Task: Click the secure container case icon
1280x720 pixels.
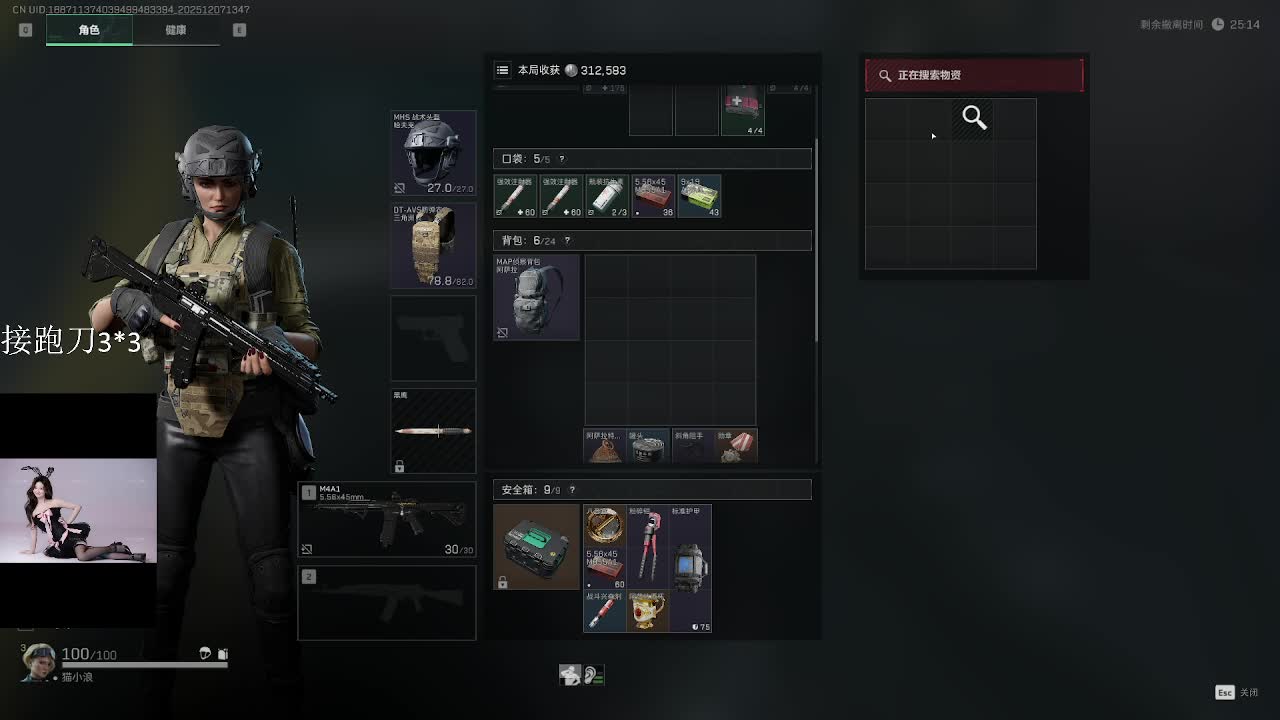Action: (x=536, y=546)
